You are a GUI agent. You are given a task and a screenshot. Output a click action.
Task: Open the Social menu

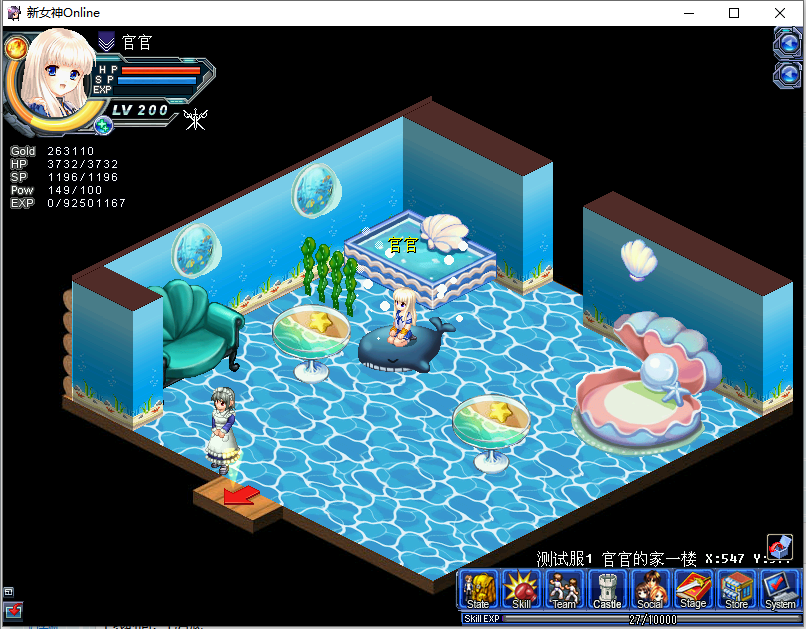tap(650, 590)
